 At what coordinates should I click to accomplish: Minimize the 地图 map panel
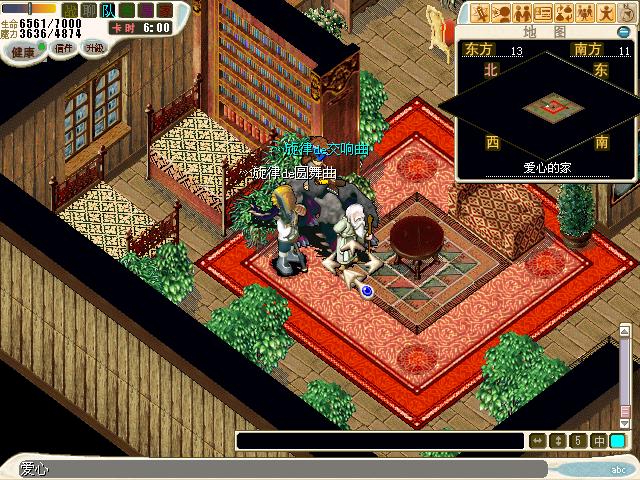(x=623, y=32)
